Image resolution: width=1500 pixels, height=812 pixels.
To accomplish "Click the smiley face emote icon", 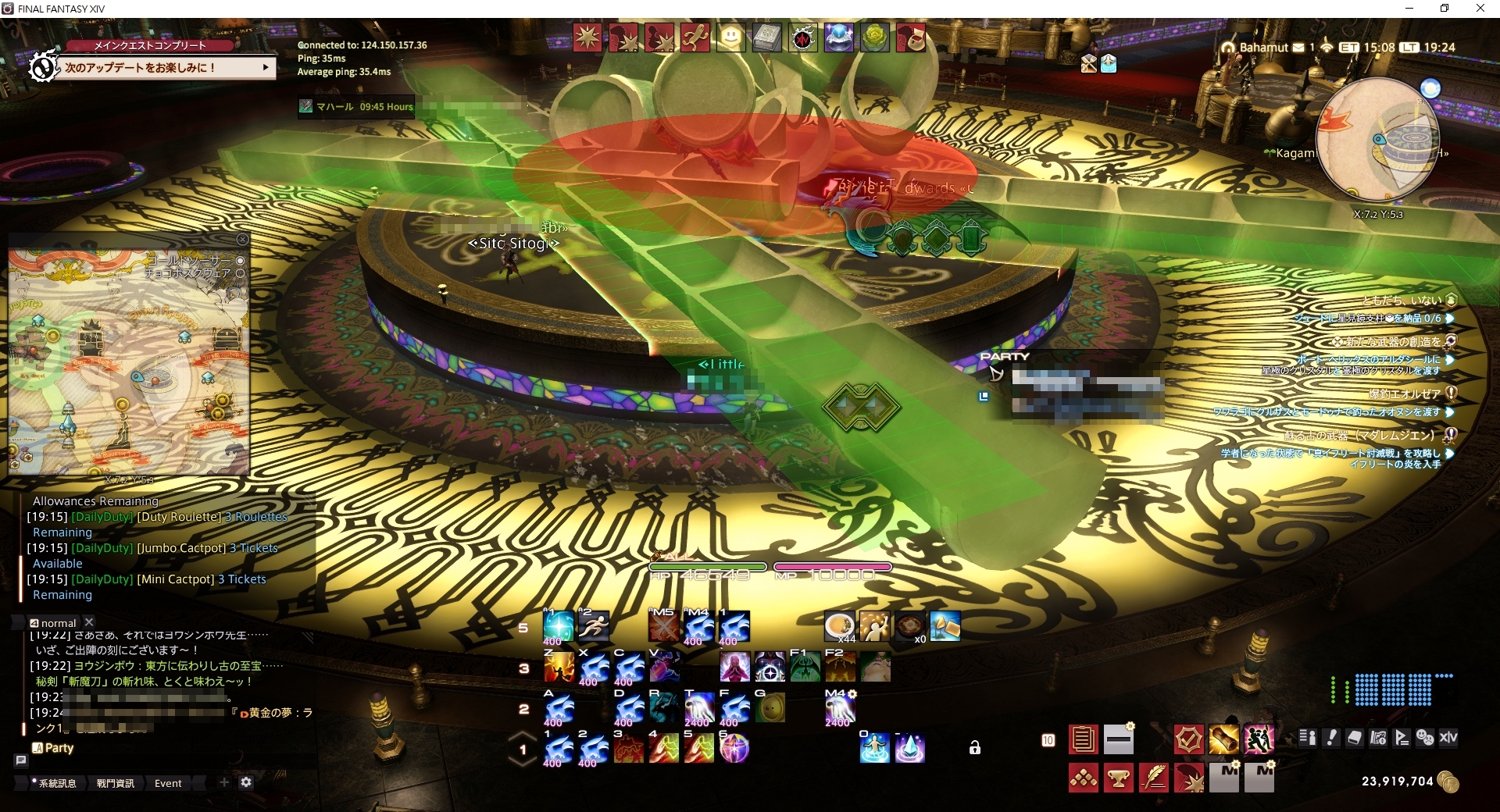I will click(x=730, y=37).
